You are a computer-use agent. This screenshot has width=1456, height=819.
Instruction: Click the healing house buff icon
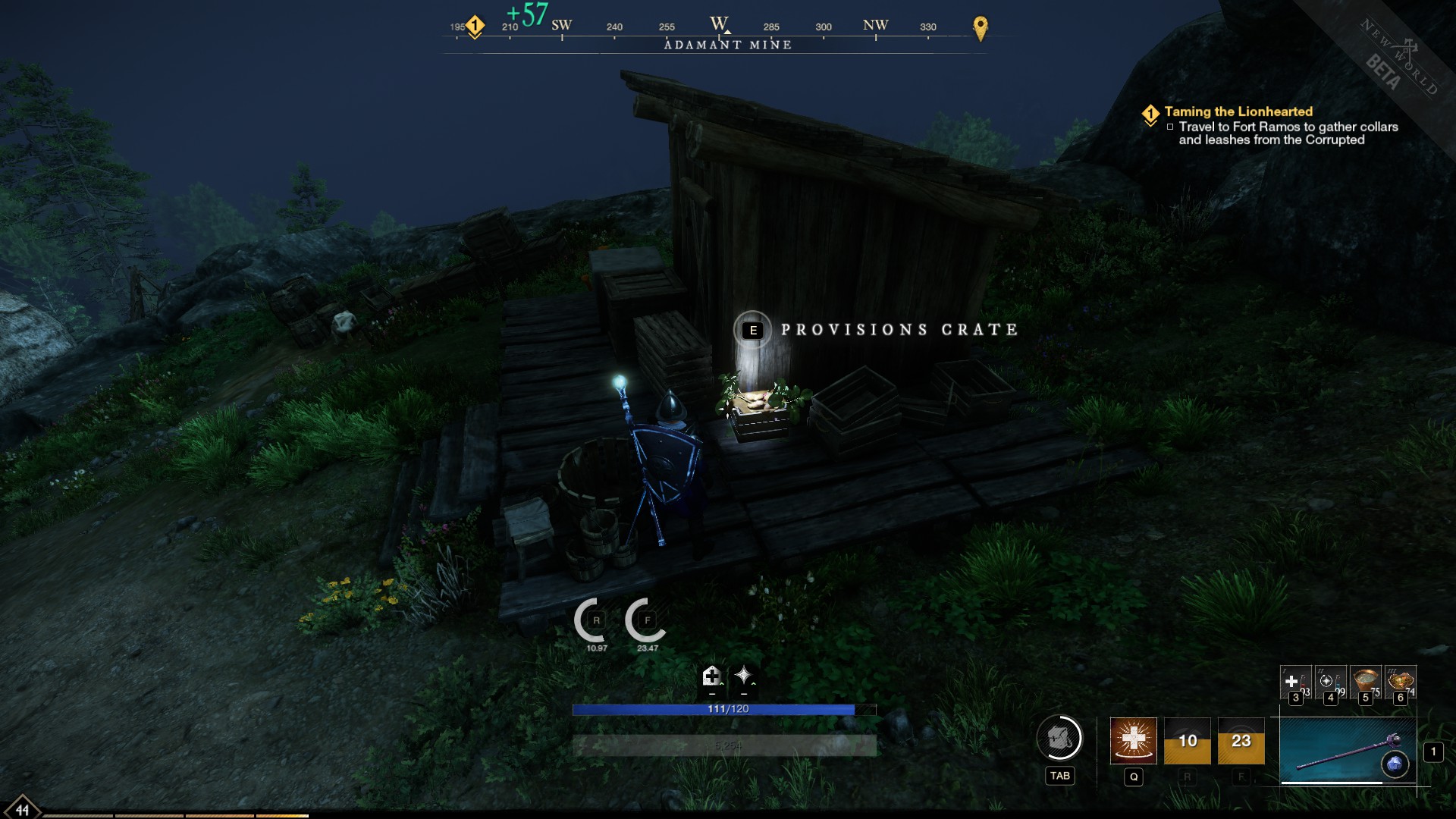pos(711,677)
